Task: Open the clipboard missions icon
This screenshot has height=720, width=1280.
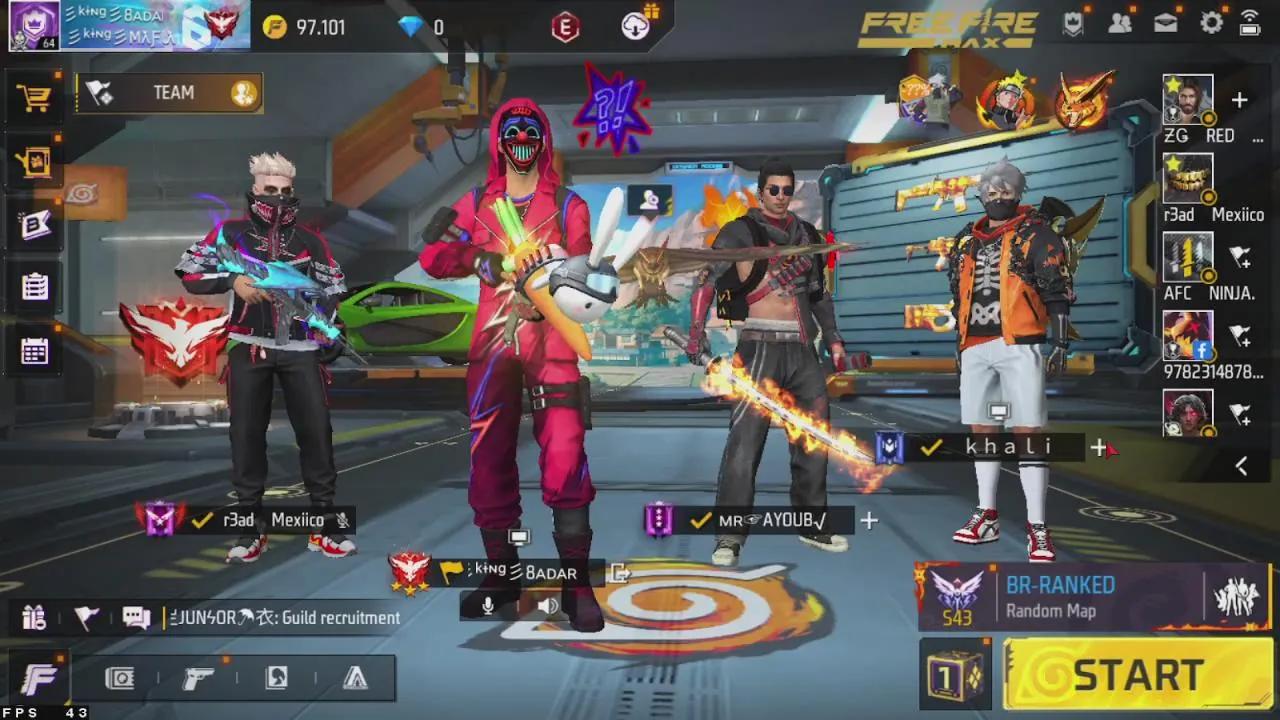Action: pyautogui.click(x=35, y=287)
